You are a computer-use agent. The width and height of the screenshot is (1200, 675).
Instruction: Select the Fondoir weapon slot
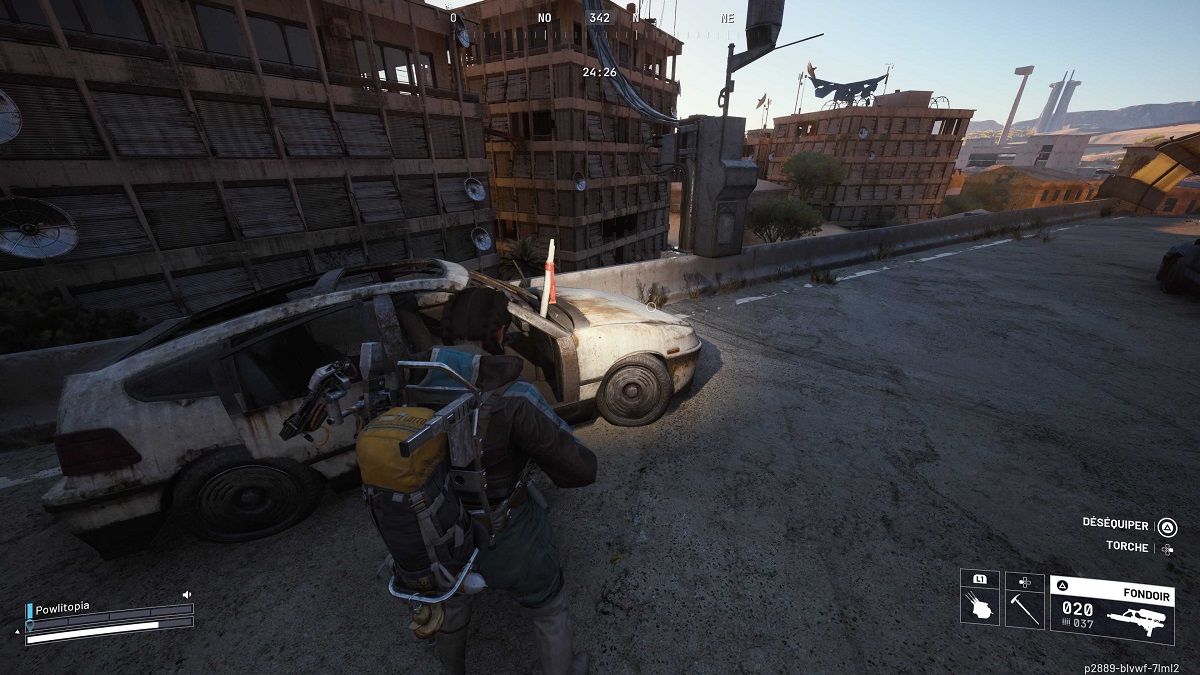(x=1111, y=608)
